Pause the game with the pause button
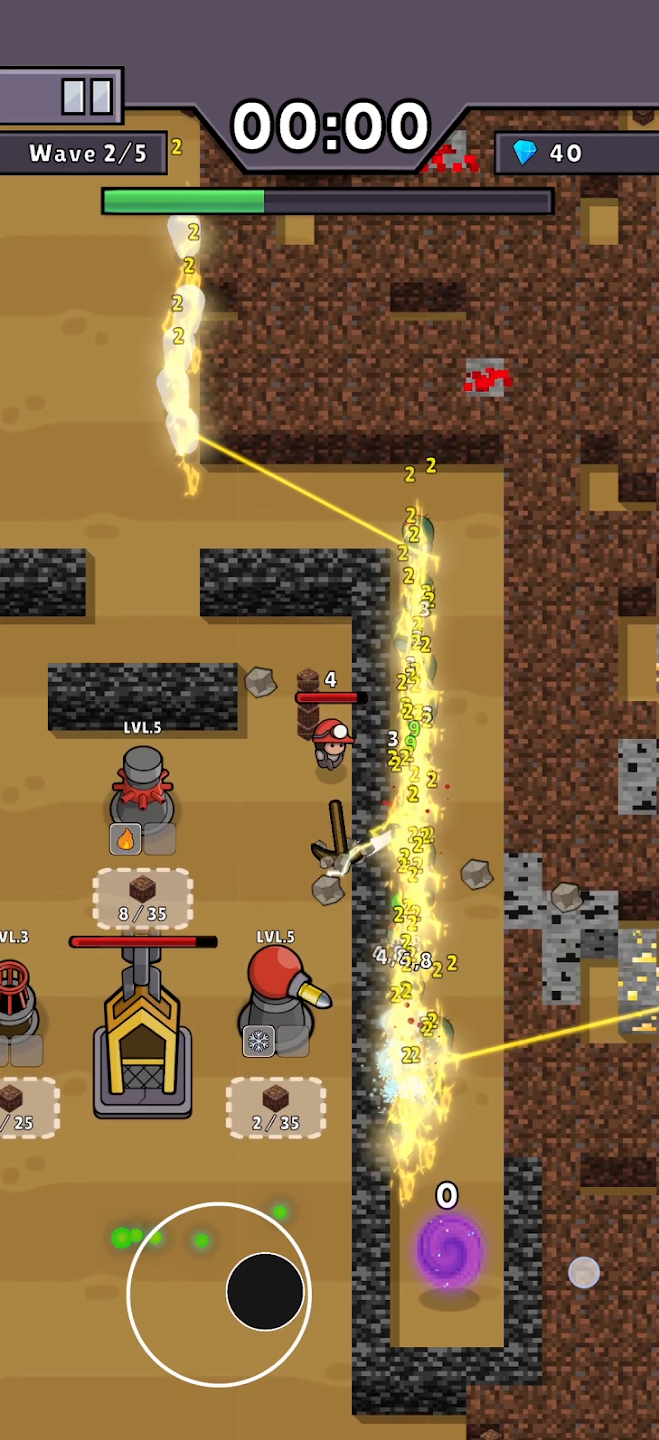Image resolution: width=659 pixels, height=1440 pixels. 86,97
